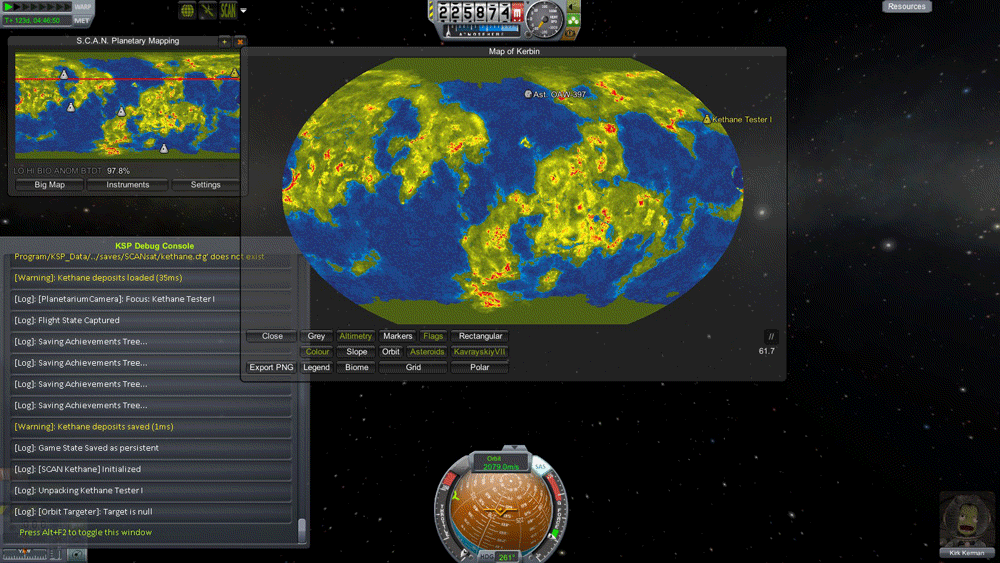Toggle Markers on the big map
Viewport: 1000px width, 563px height.
coord(397,337)
